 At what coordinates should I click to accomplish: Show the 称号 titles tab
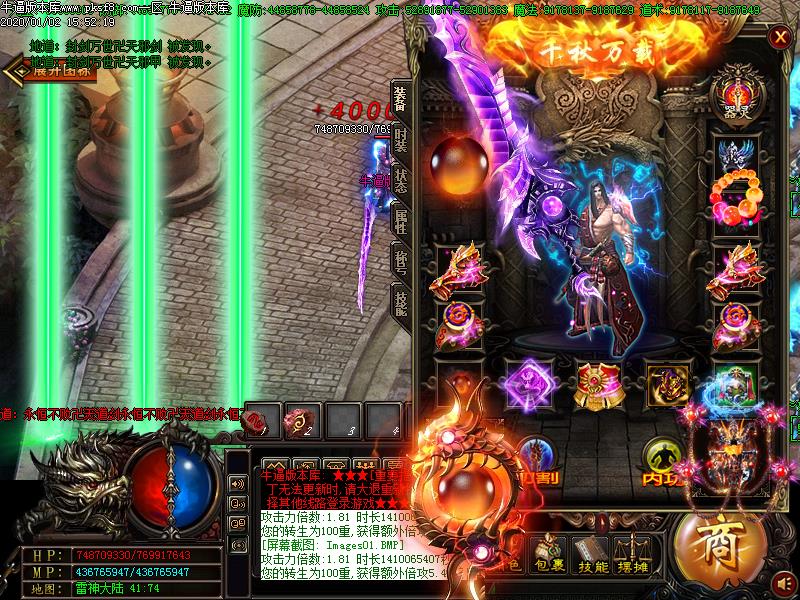click(400, 263)
